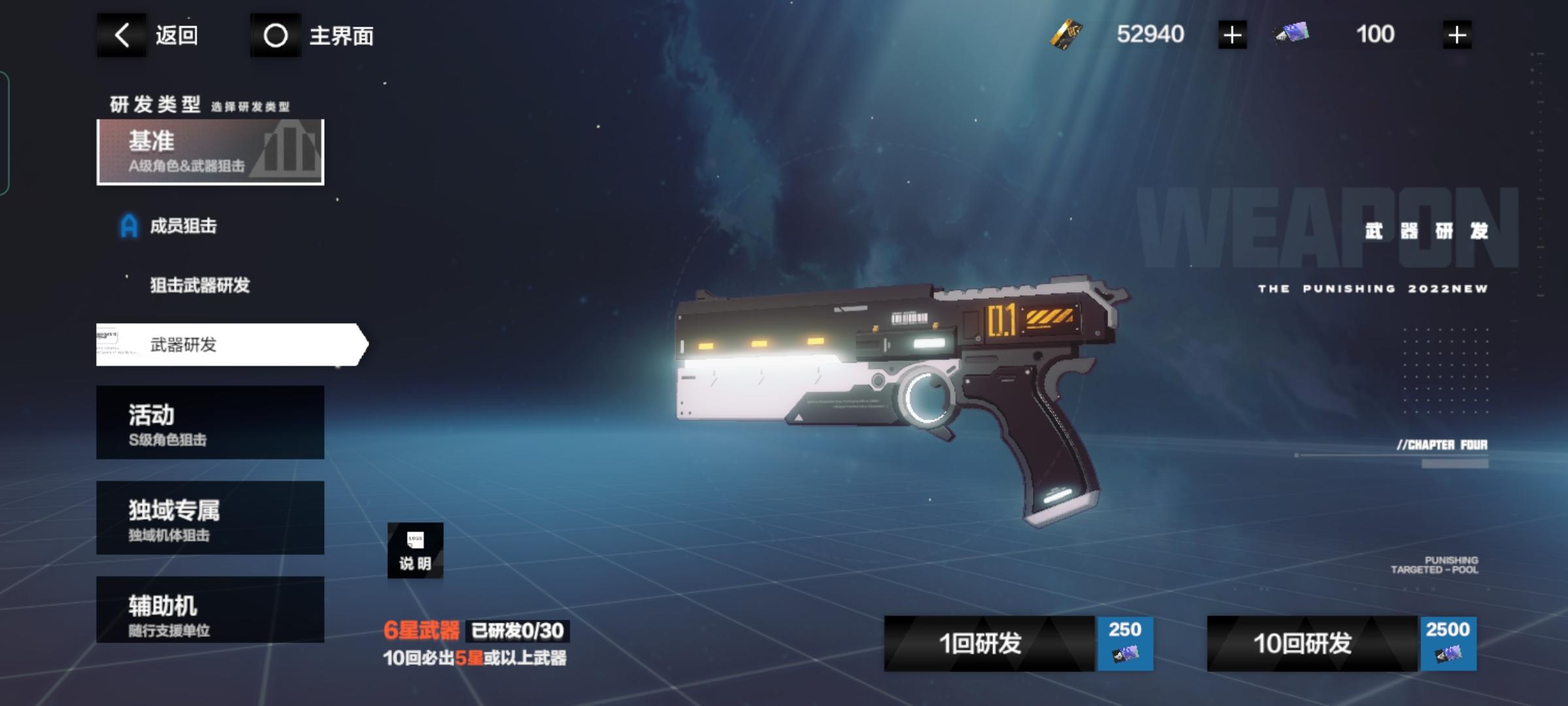1568x706 pixels.
Task: Add more blue research tickets (100)
Action: point(1456,35)
